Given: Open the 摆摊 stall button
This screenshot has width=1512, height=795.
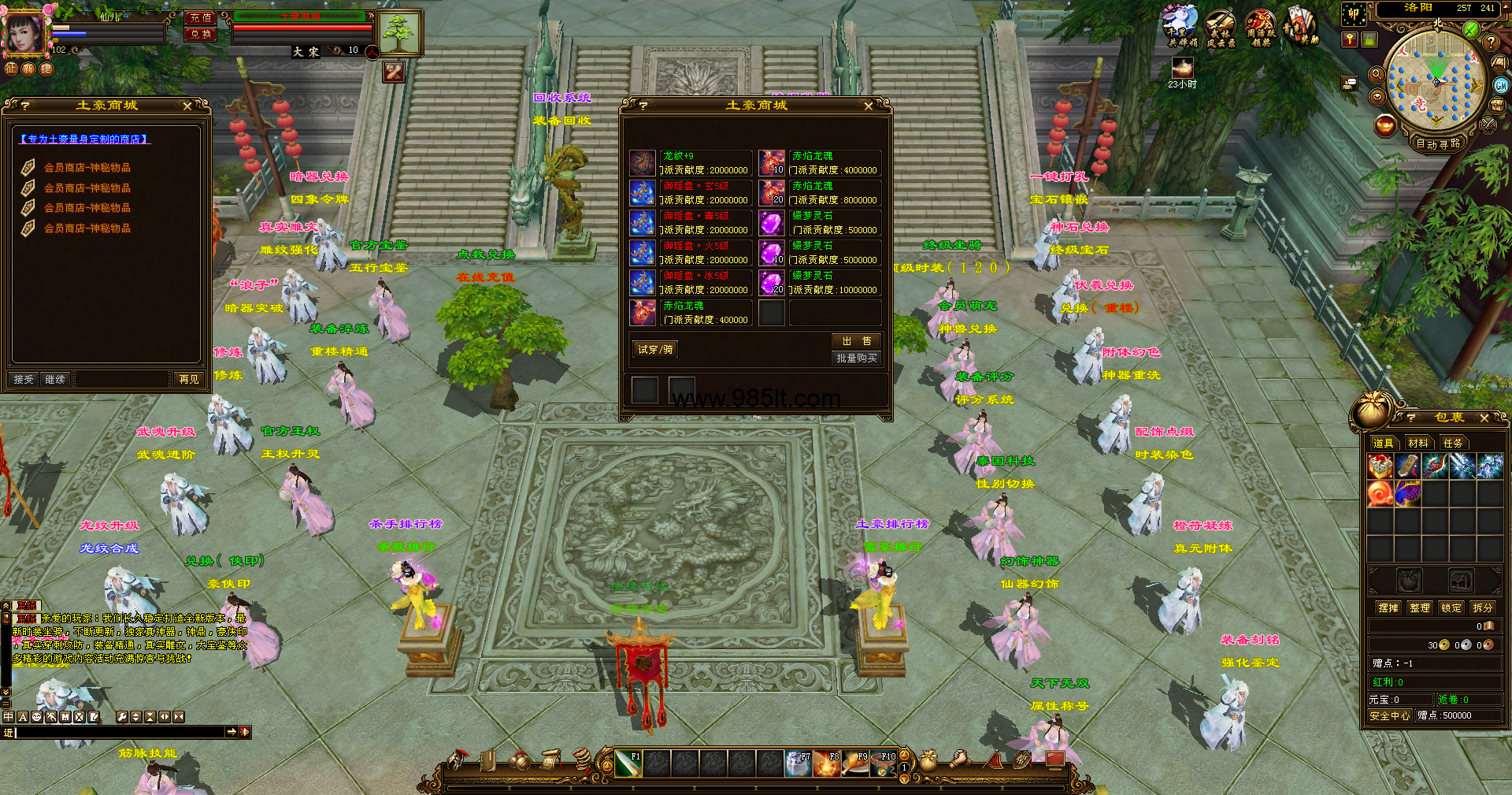Looking at the screenshot, I should [1388, 608].
